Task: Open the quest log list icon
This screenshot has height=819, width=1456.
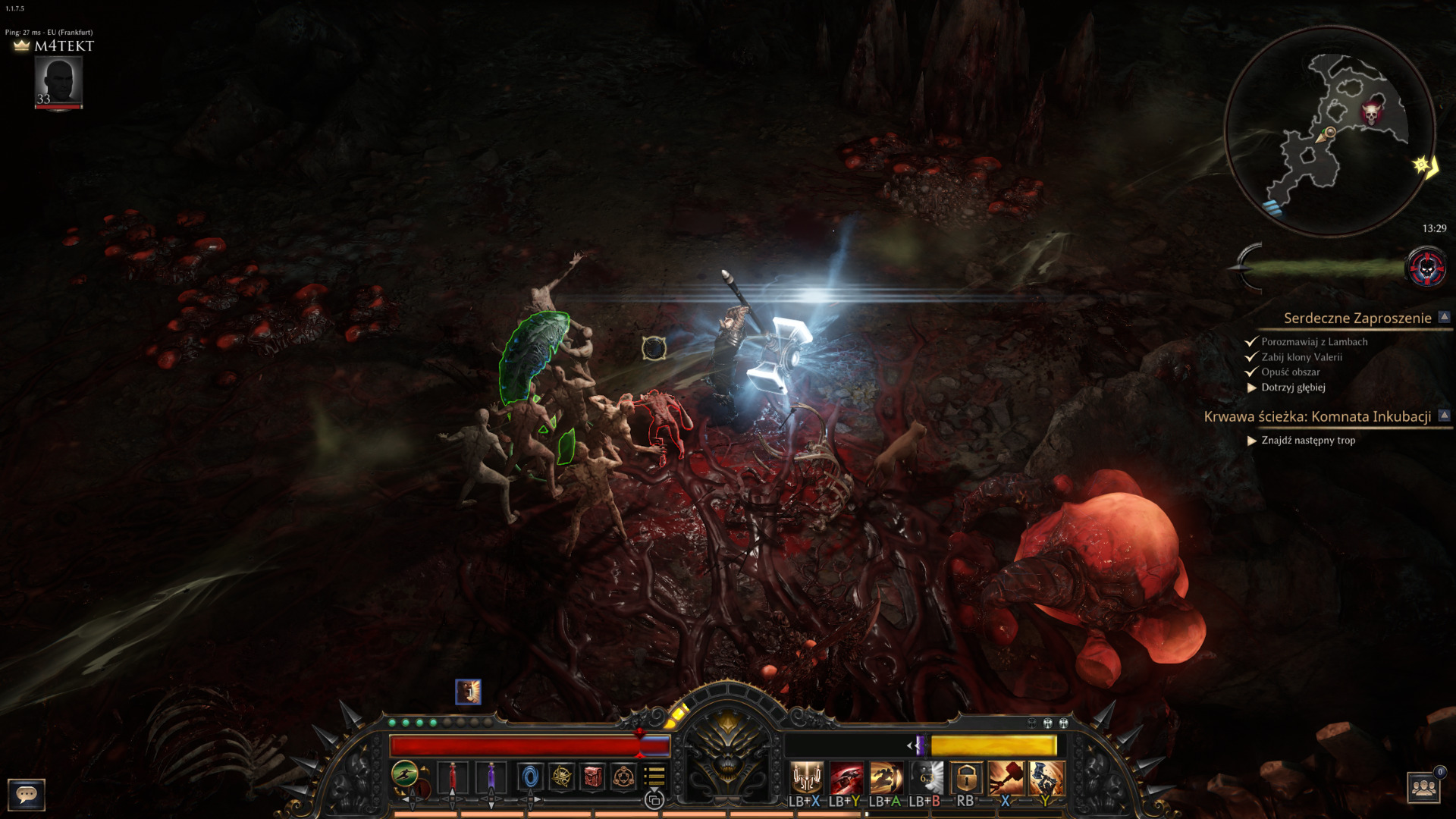Action: pos(654,776)
